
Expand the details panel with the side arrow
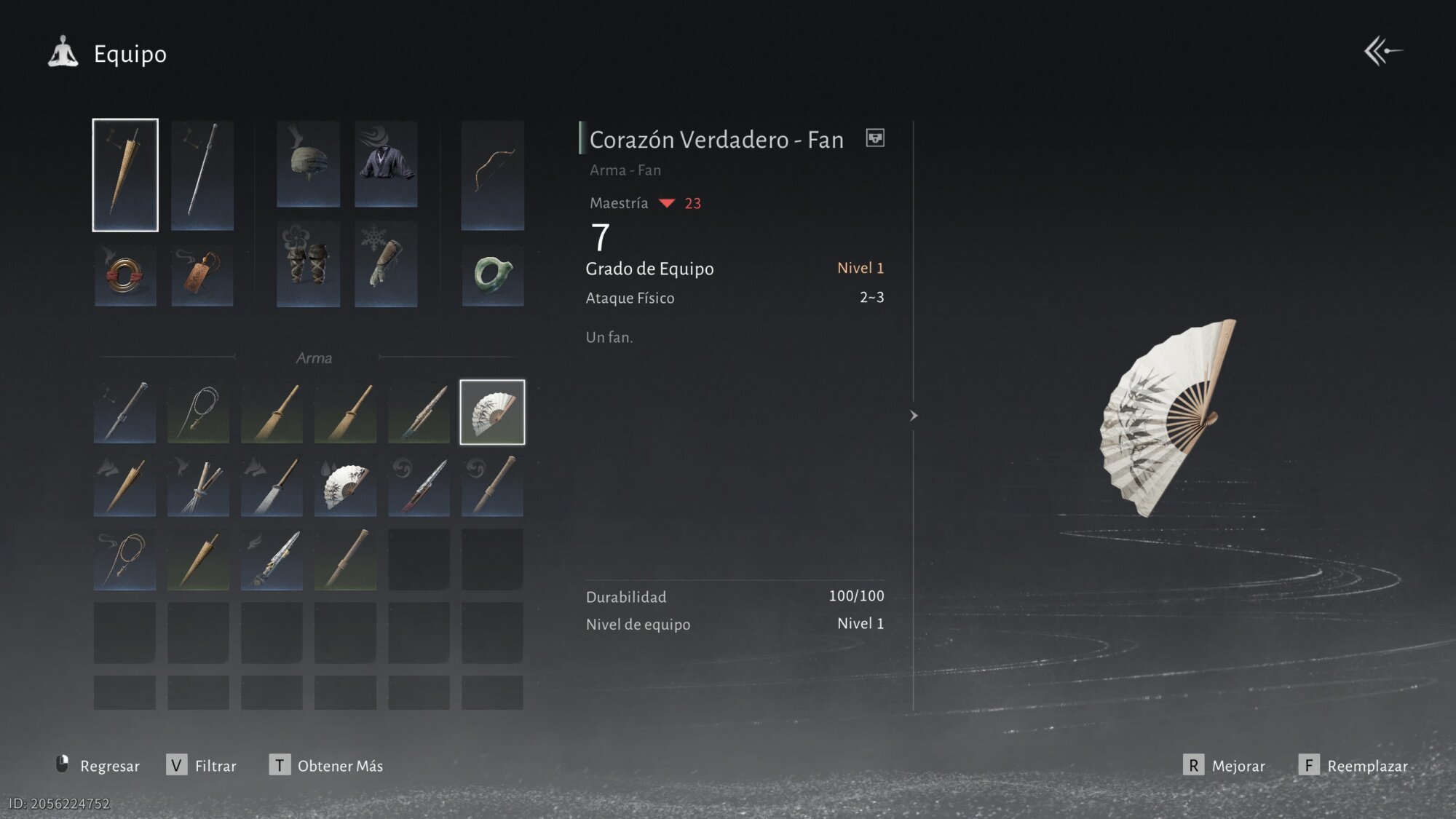click(914, 416)
